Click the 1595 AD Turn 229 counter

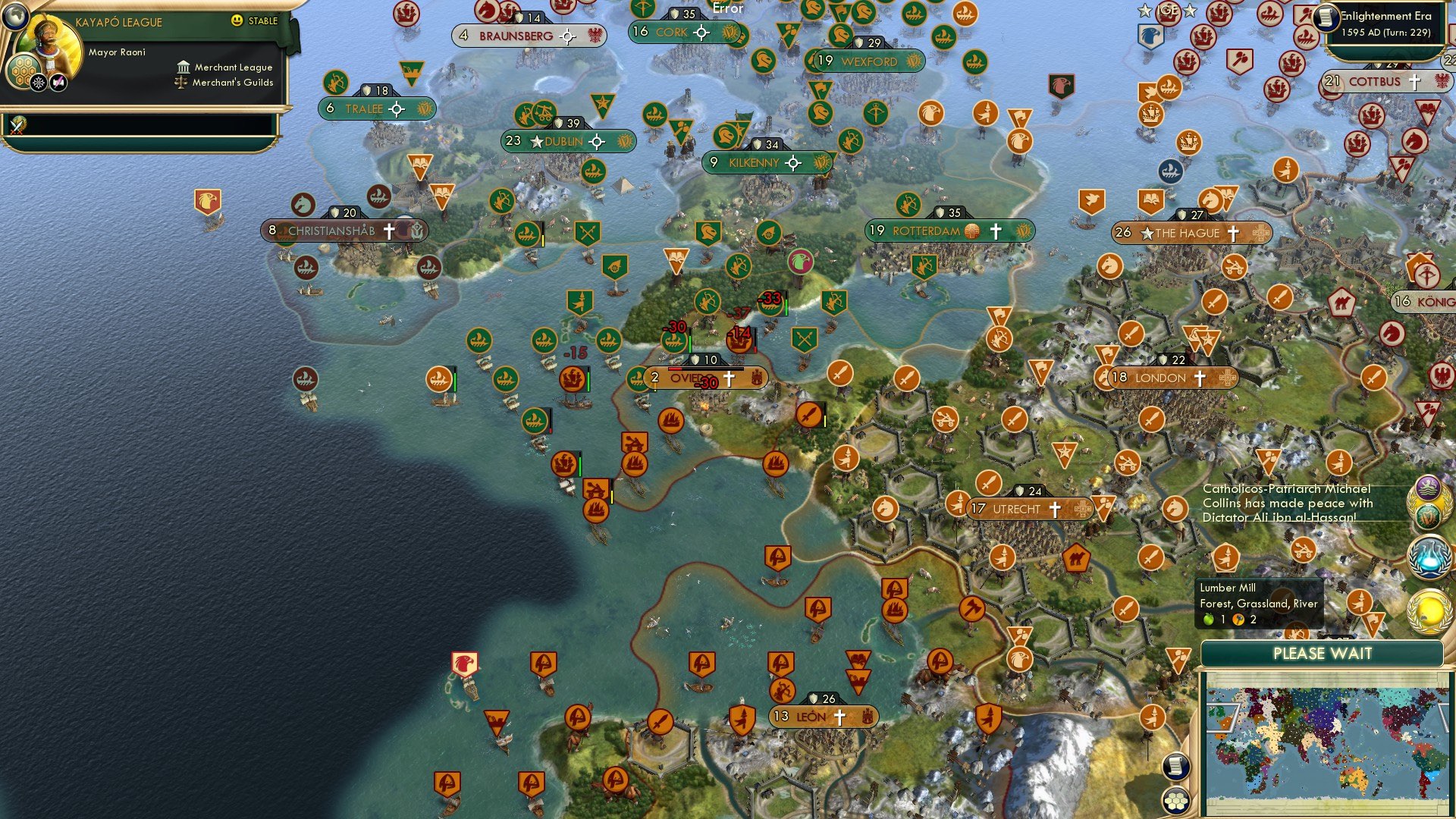[x=1388, y=33]
